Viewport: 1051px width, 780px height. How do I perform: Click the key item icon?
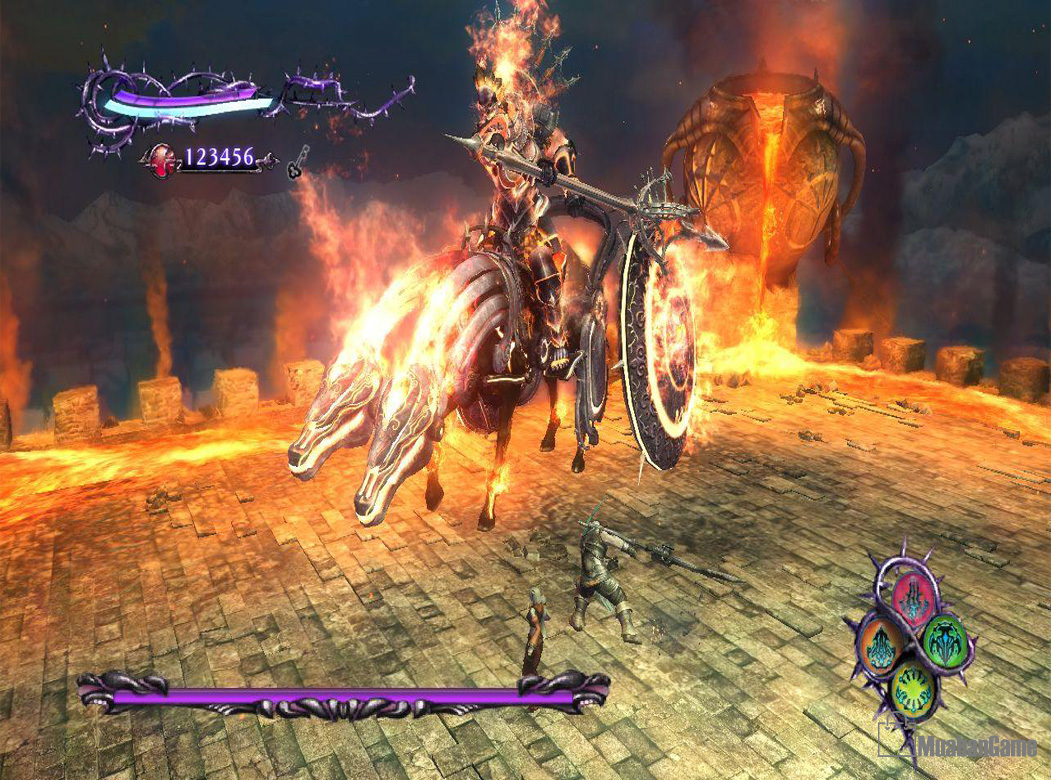pyautogui.click(x=297, y=163)
